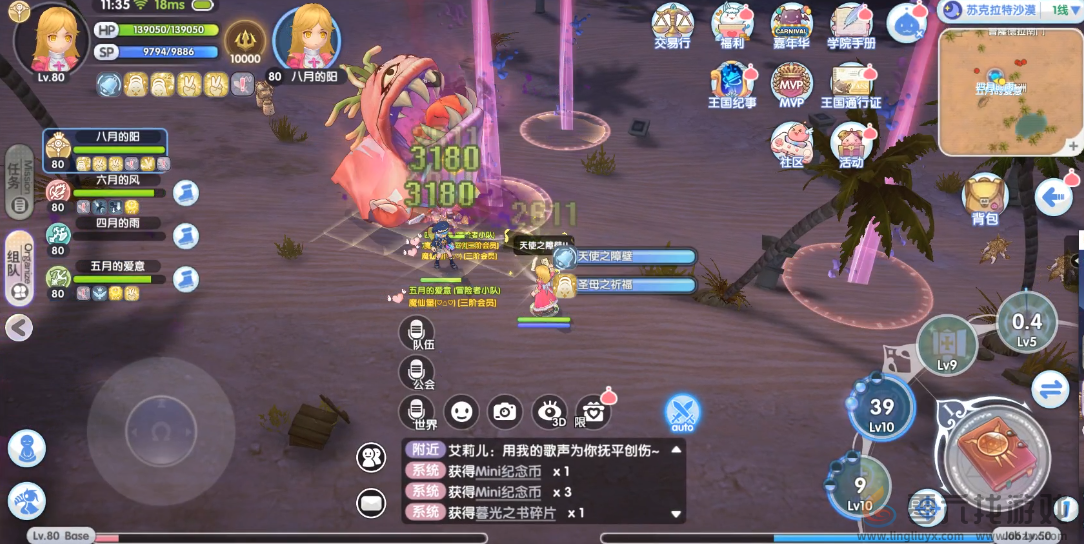Image resolution: width=1084 pixels, height=544 pixels.
Task: Select the 世界 world voice channel
Action: [416, 412]
